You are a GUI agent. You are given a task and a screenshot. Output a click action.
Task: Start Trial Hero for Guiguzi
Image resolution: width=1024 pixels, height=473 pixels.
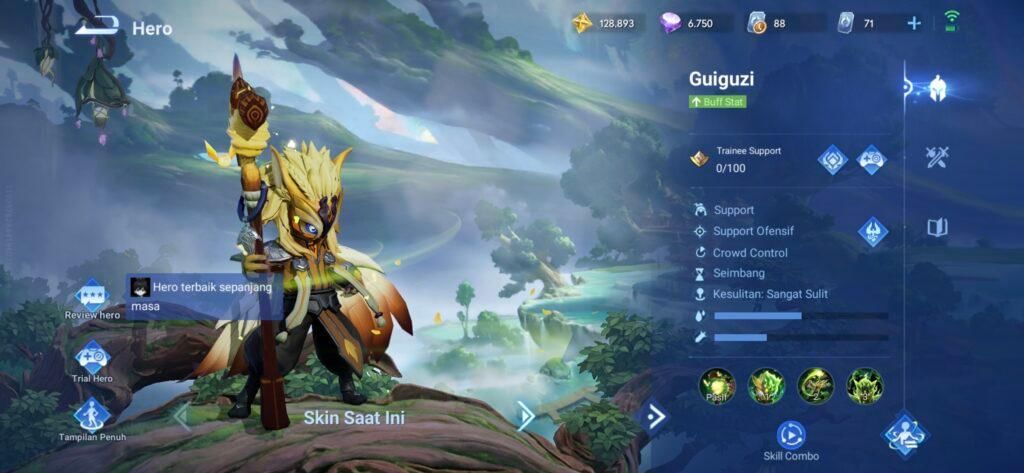pos(92,359)
